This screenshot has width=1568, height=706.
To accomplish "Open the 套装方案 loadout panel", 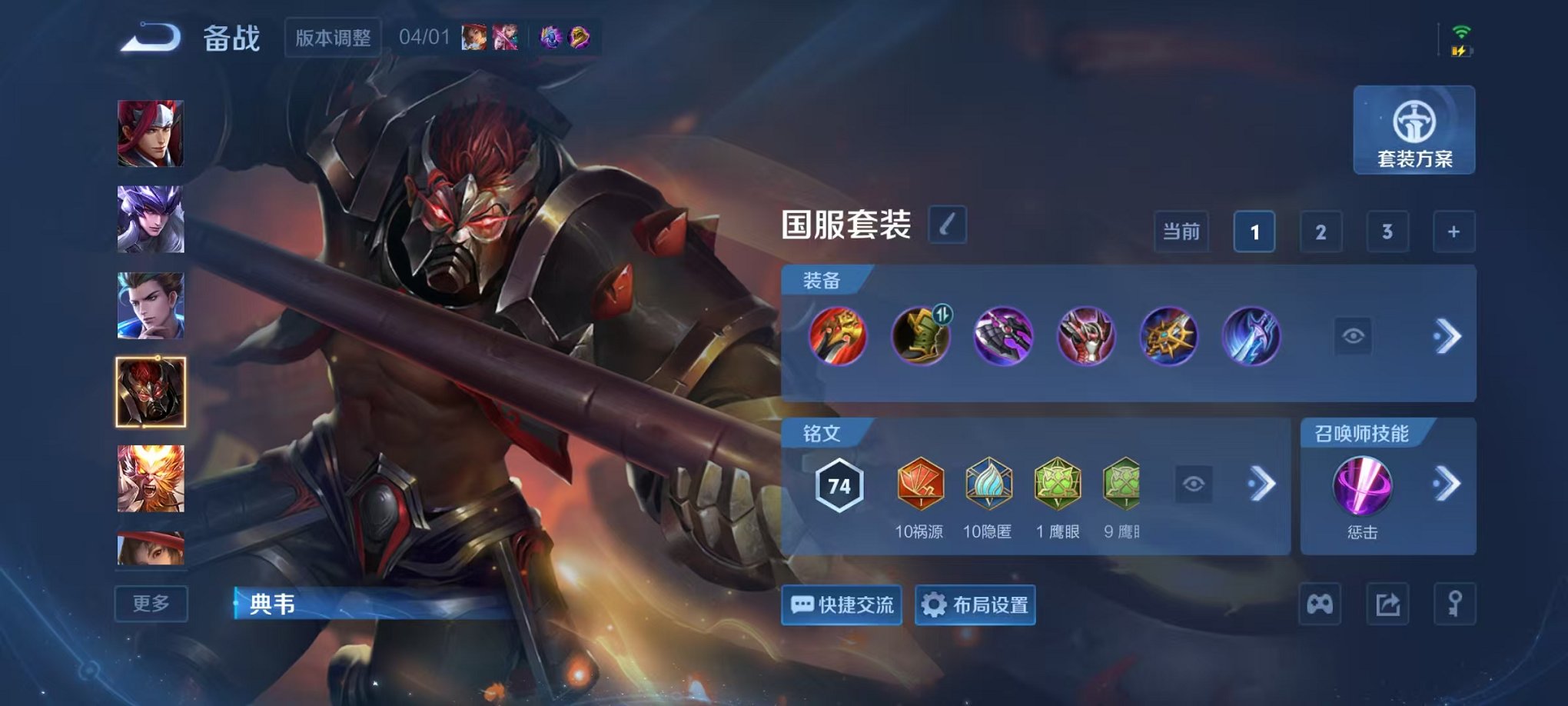I will (1414, 131).
